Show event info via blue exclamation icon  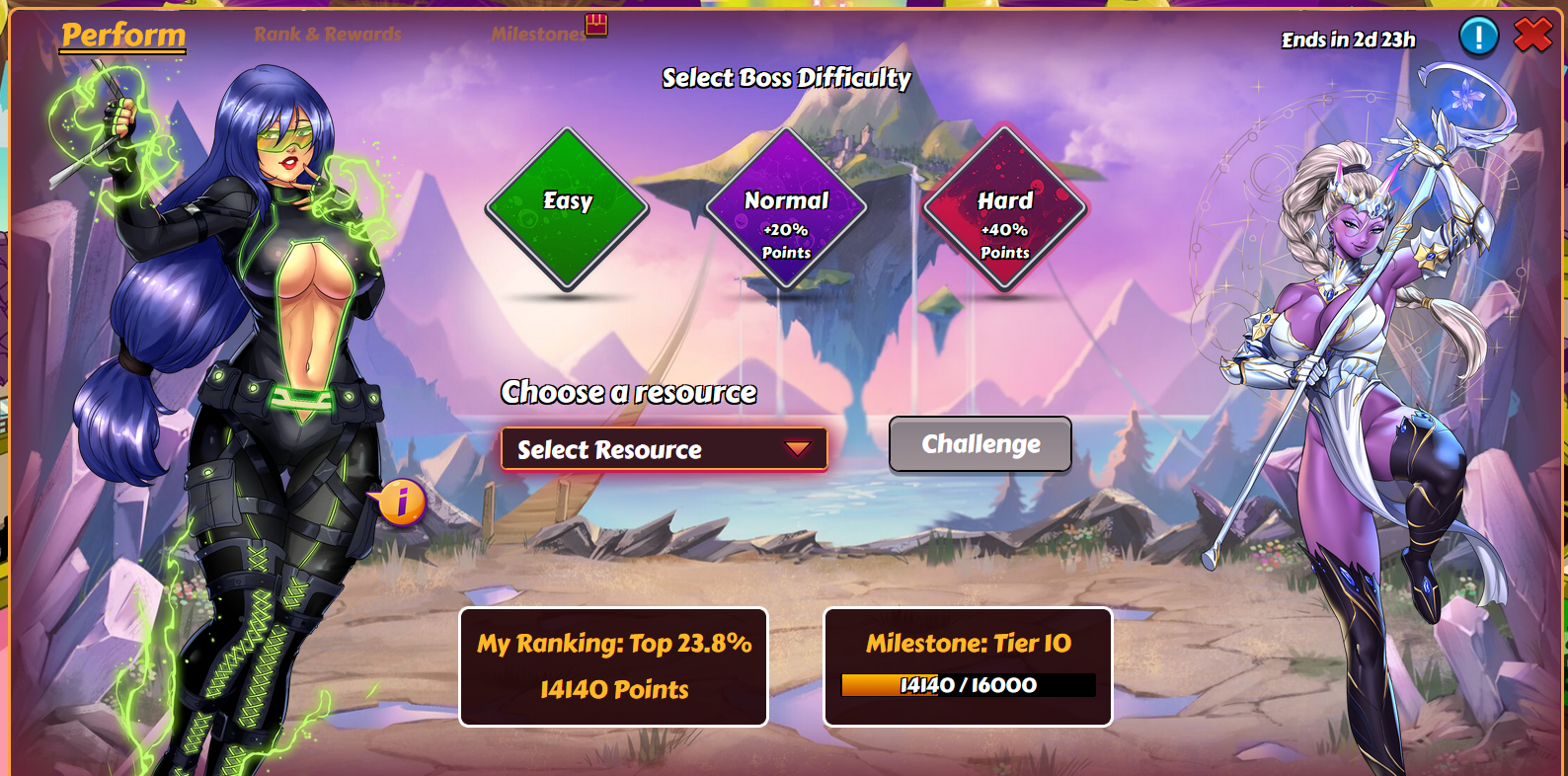tap(1478, 38)
